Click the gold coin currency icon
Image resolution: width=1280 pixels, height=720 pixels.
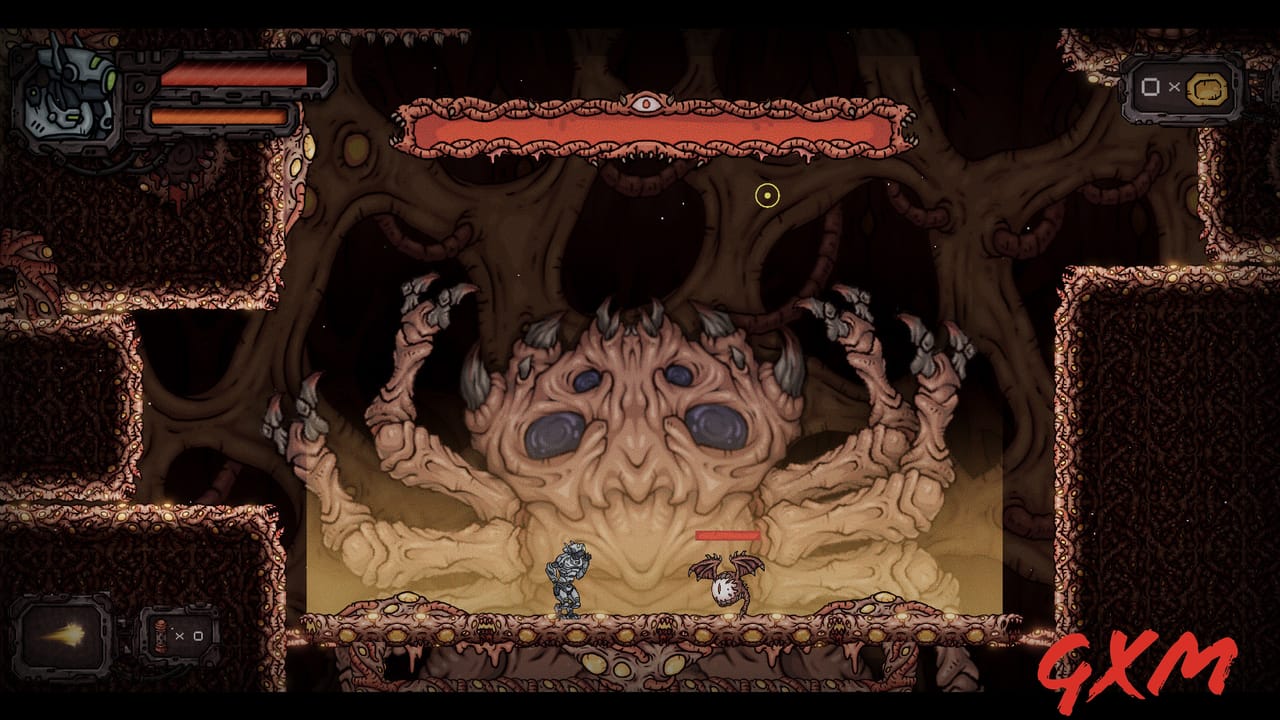click(1206, 88)
